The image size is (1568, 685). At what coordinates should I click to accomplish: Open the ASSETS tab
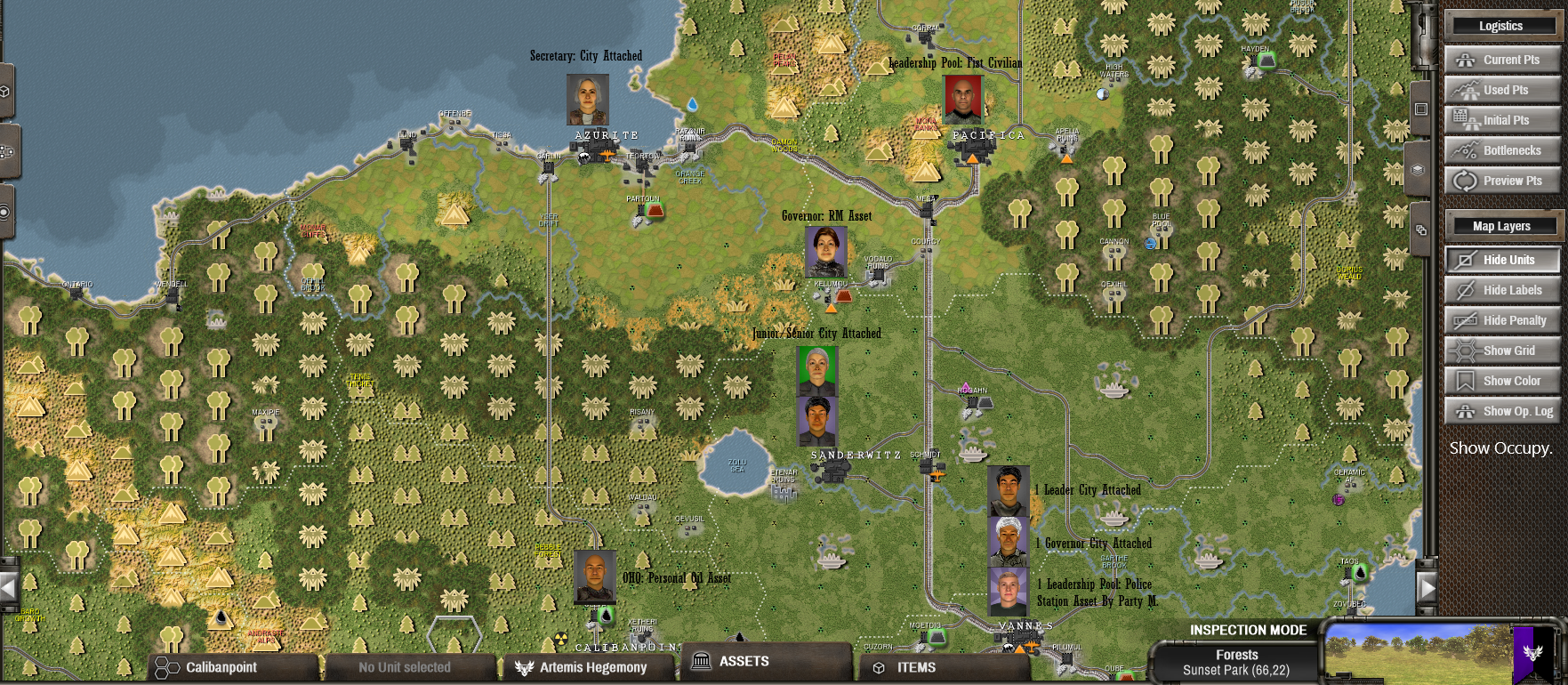[767, 662]
